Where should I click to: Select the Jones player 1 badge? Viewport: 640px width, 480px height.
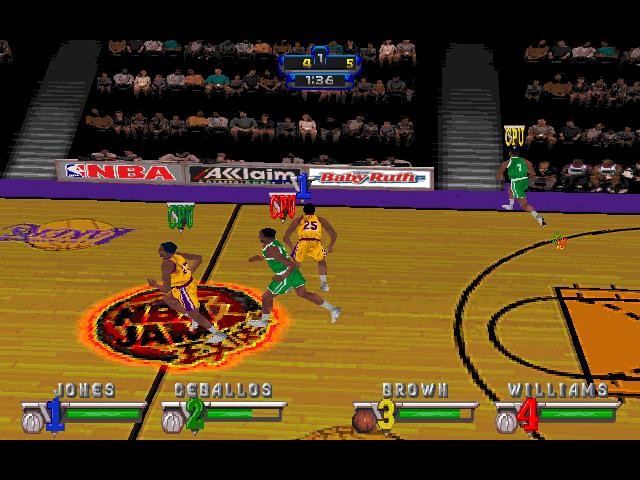(53, 414)
